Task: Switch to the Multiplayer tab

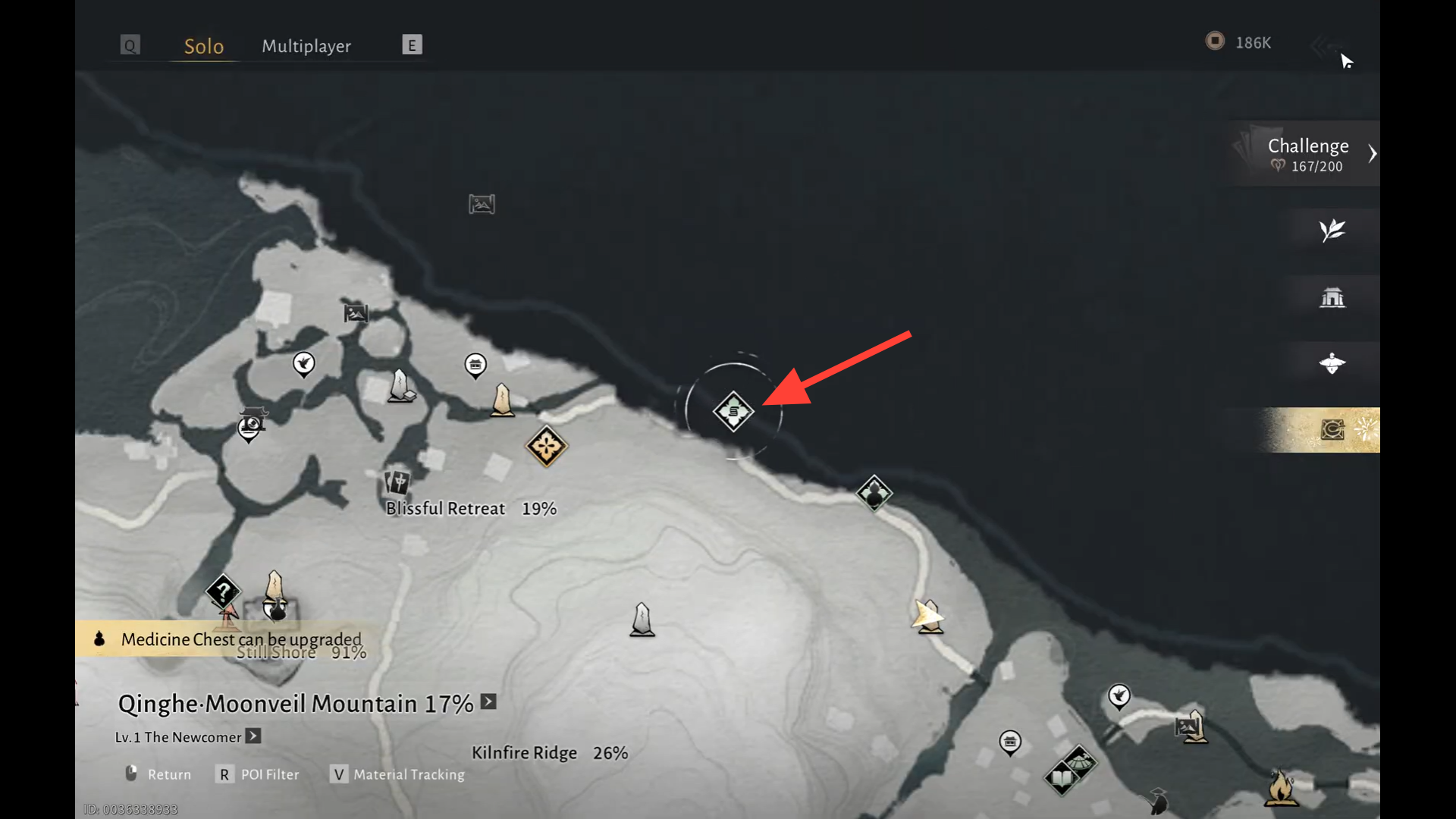Action: tap(306, 46)
